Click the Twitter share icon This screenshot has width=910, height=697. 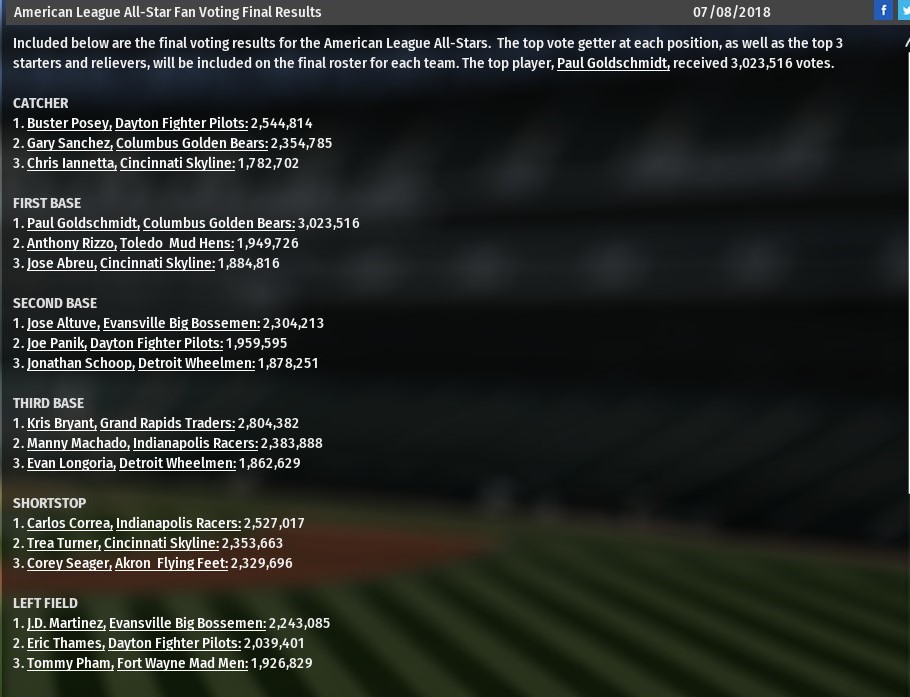(x=904, y=10)
